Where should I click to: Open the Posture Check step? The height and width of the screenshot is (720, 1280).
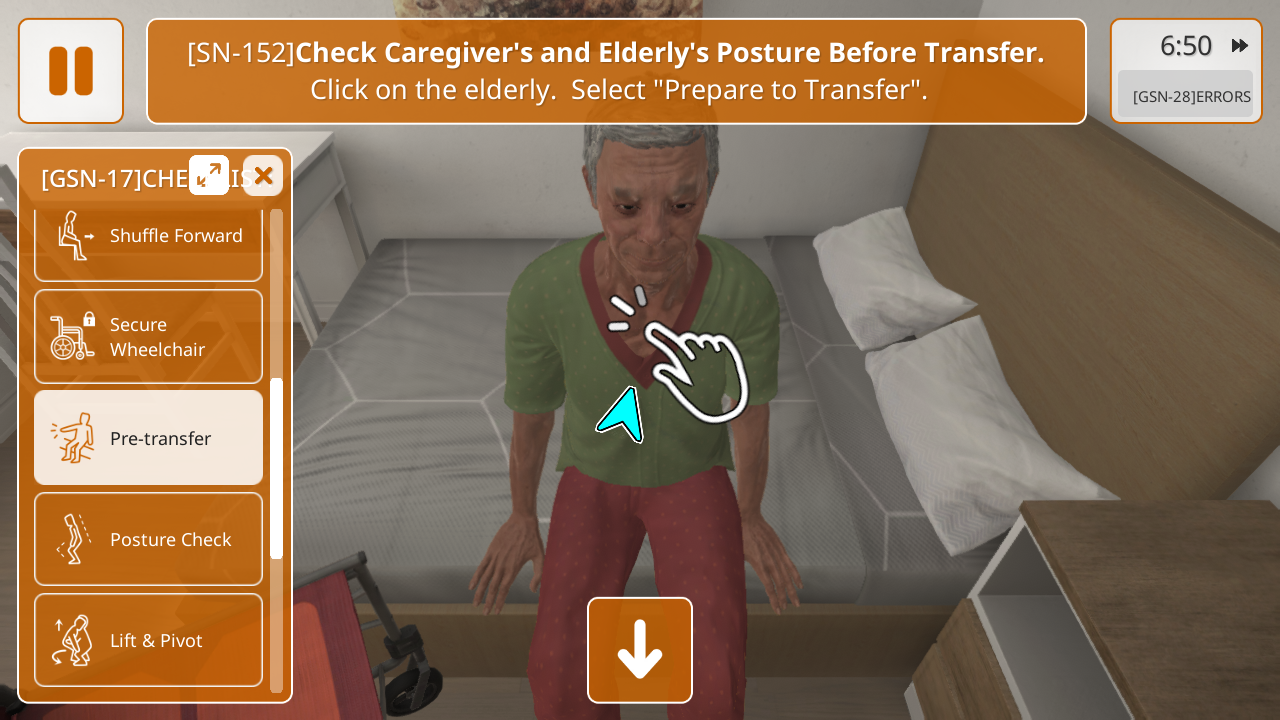pos(148,539)
